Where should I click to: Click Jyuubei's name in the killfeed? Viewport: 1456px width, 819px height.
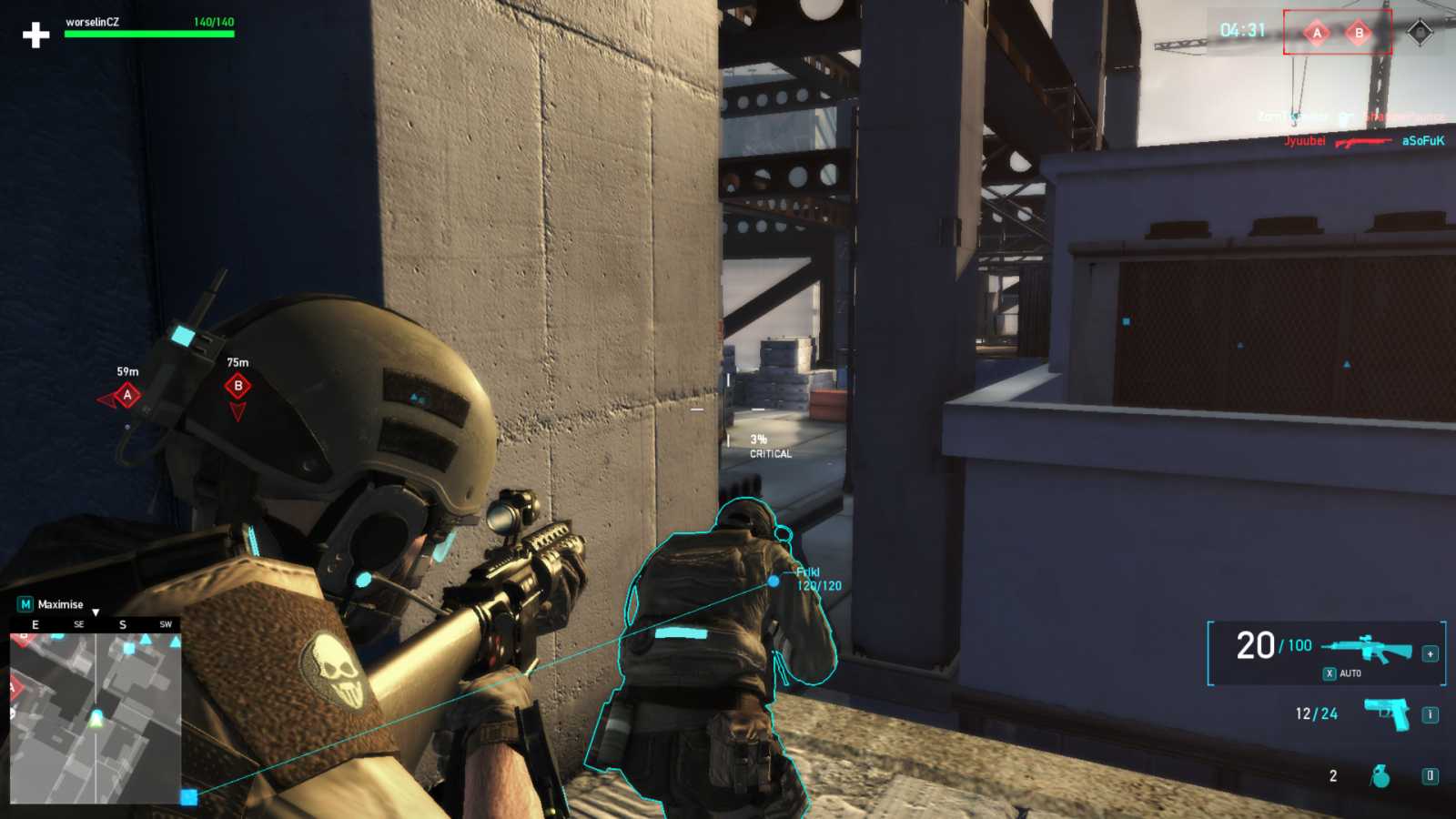pos(1303,141)
